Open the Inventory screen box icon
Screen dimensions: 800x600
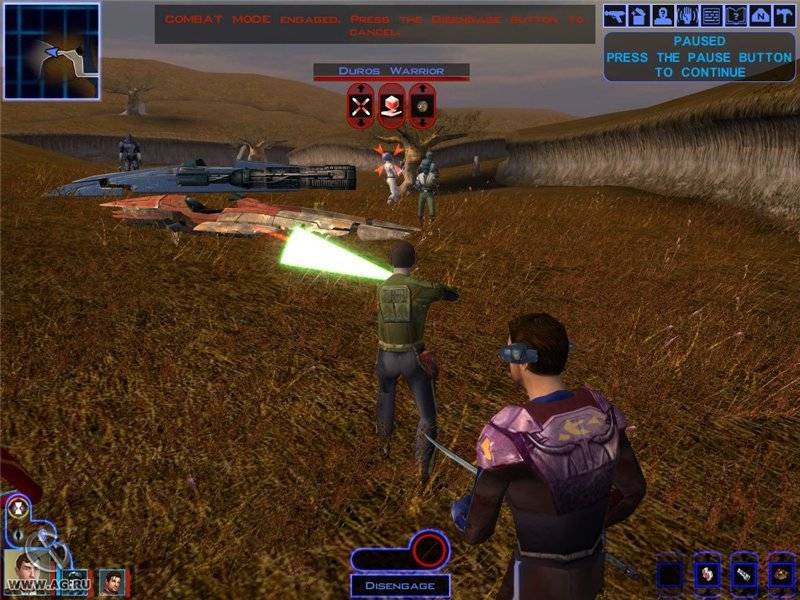point(638,15)
